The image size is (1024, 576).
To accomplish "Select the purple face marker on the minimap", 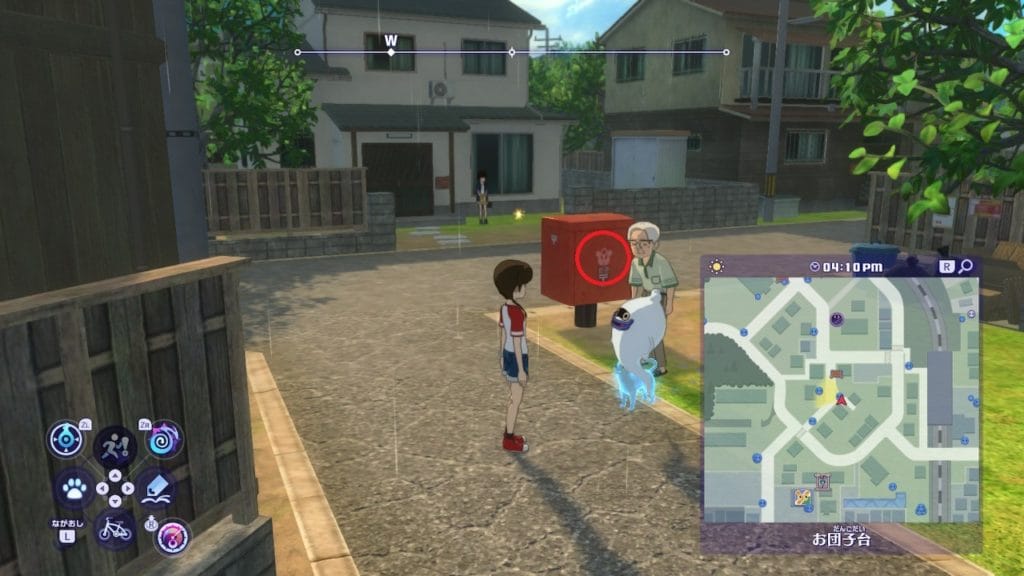I will pyautogui.click(x=837, y=319).
